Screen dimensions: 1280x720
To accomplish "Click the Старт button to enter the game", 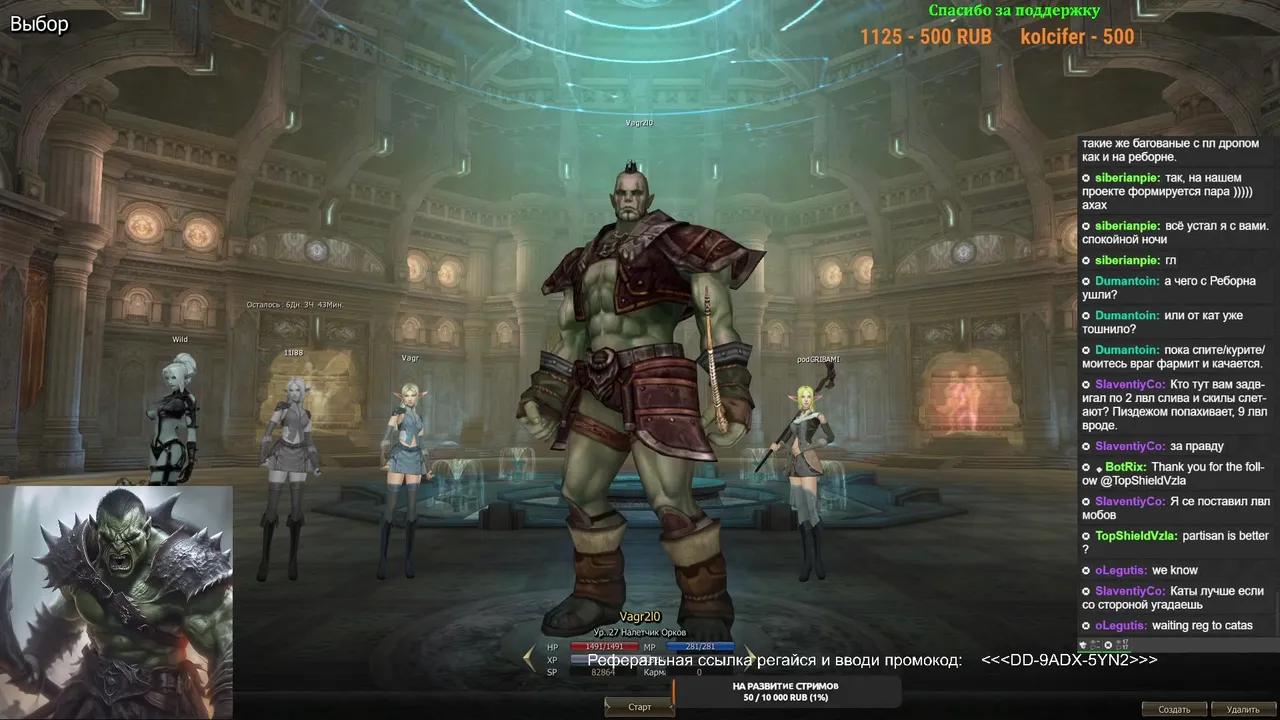I will 639,707.
